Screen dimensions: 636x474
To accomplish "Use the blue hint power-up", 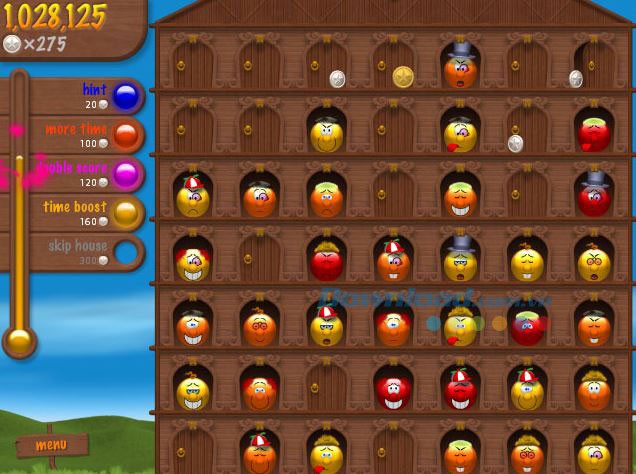I will pyautogui.click(x=126, y=97).
